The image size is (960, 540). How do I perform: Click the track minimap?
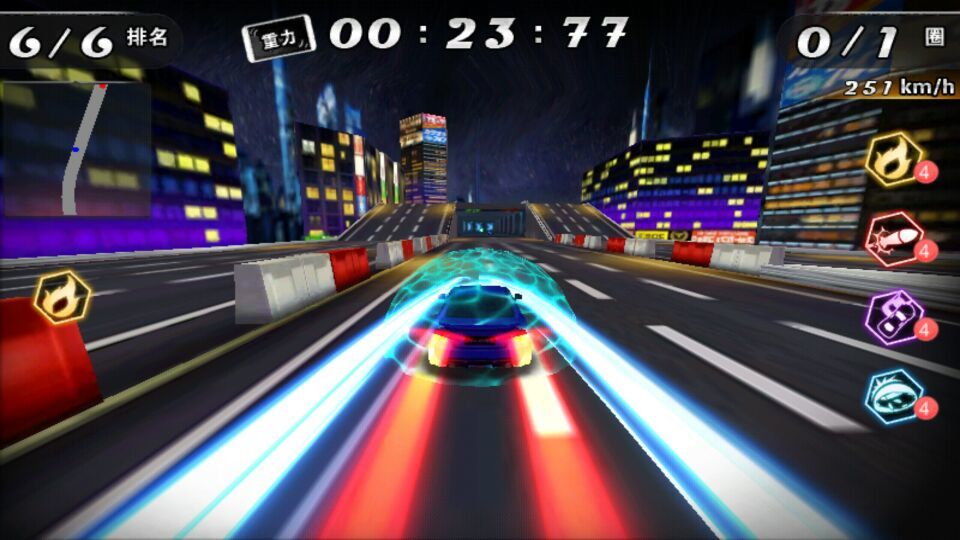click(x=77, y=149)
